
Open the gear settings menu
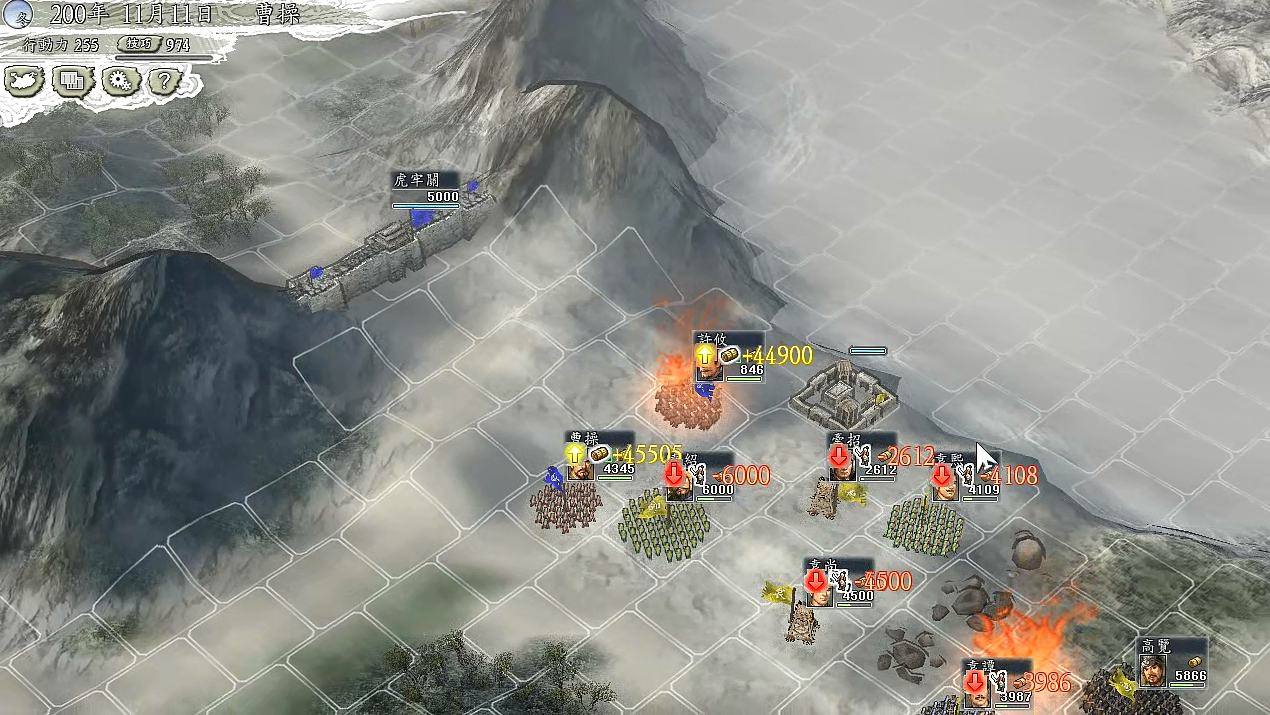[121, 81]
